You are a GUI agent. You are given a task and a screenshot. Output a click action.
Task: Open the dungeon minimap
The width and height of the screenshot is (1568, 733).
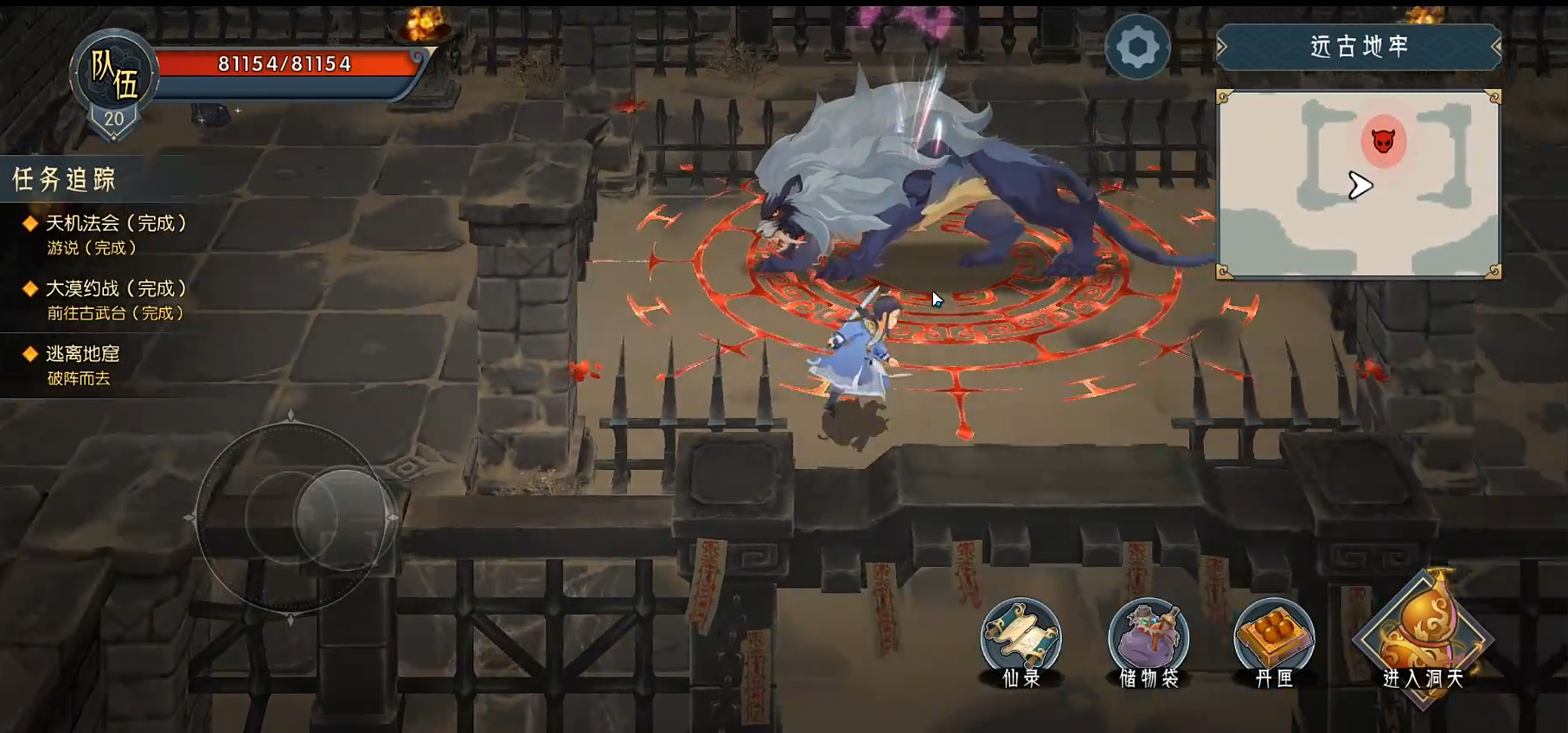[x=1358, y=183]
